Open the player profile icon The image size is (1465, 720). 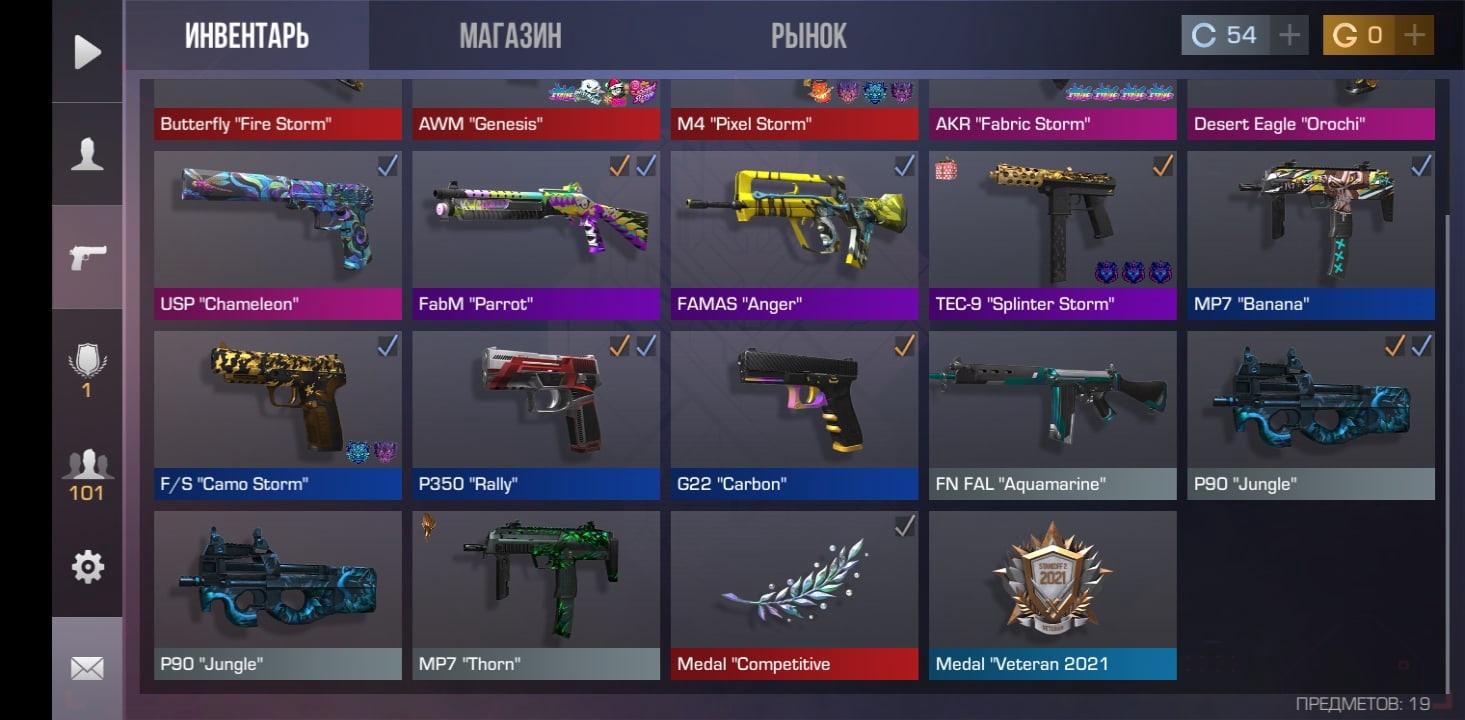click(x=87, y=154)
